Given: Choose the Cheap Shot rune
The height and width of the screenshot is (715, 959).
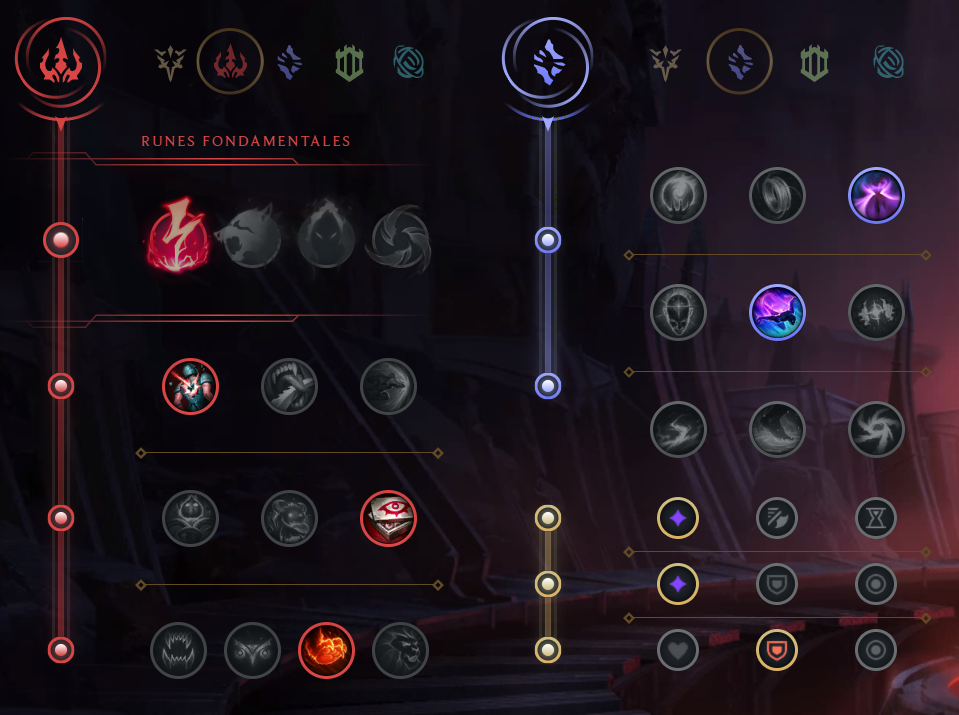Looking at the screenshot, I should click(190, 386).
